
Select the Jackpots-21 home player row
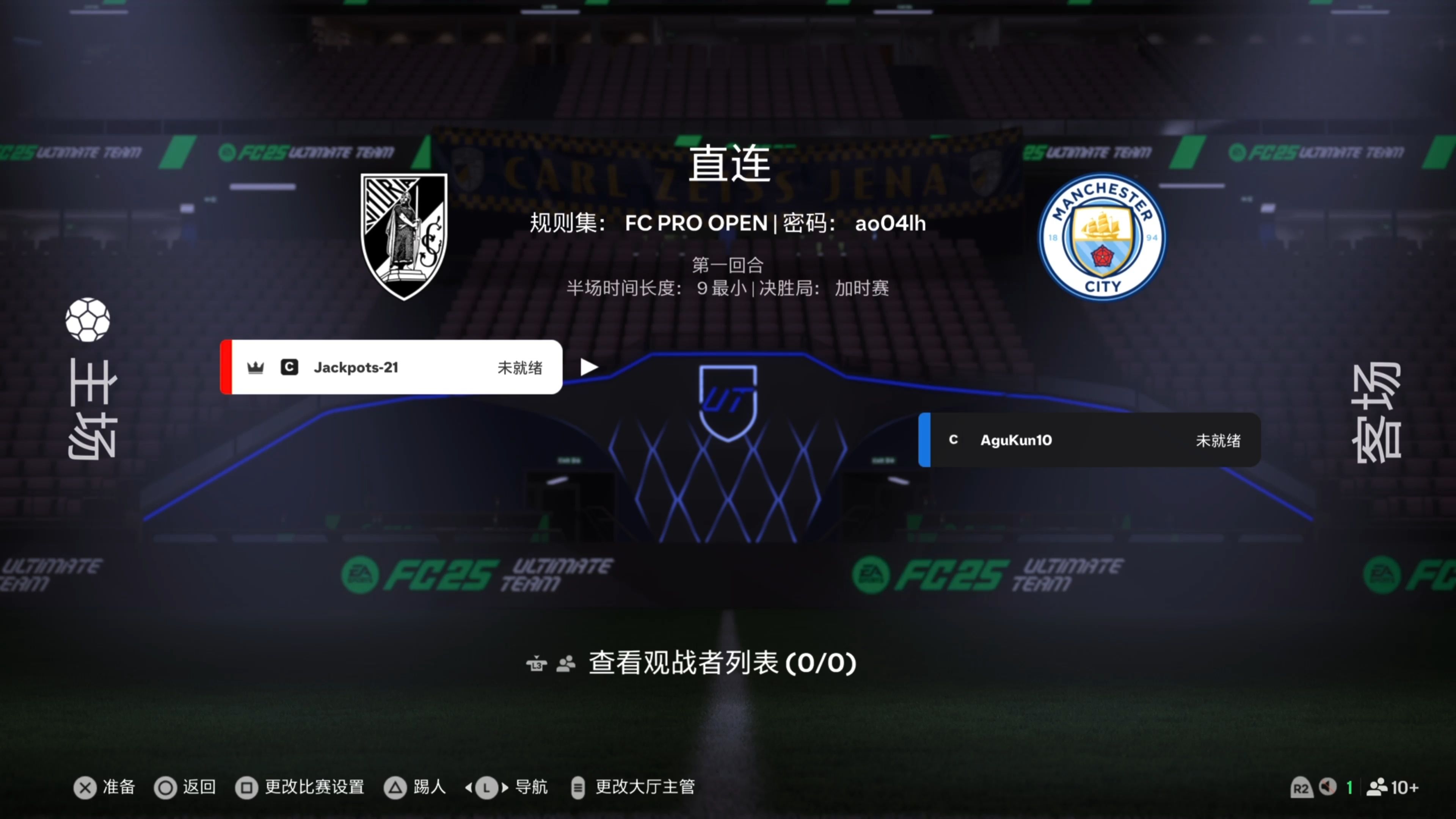(391, 367)
